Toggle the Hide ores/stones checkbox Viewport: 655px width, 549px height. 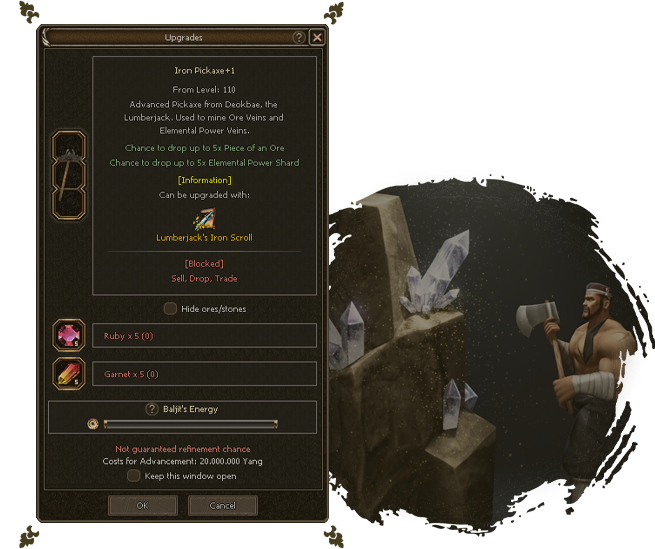171,309
